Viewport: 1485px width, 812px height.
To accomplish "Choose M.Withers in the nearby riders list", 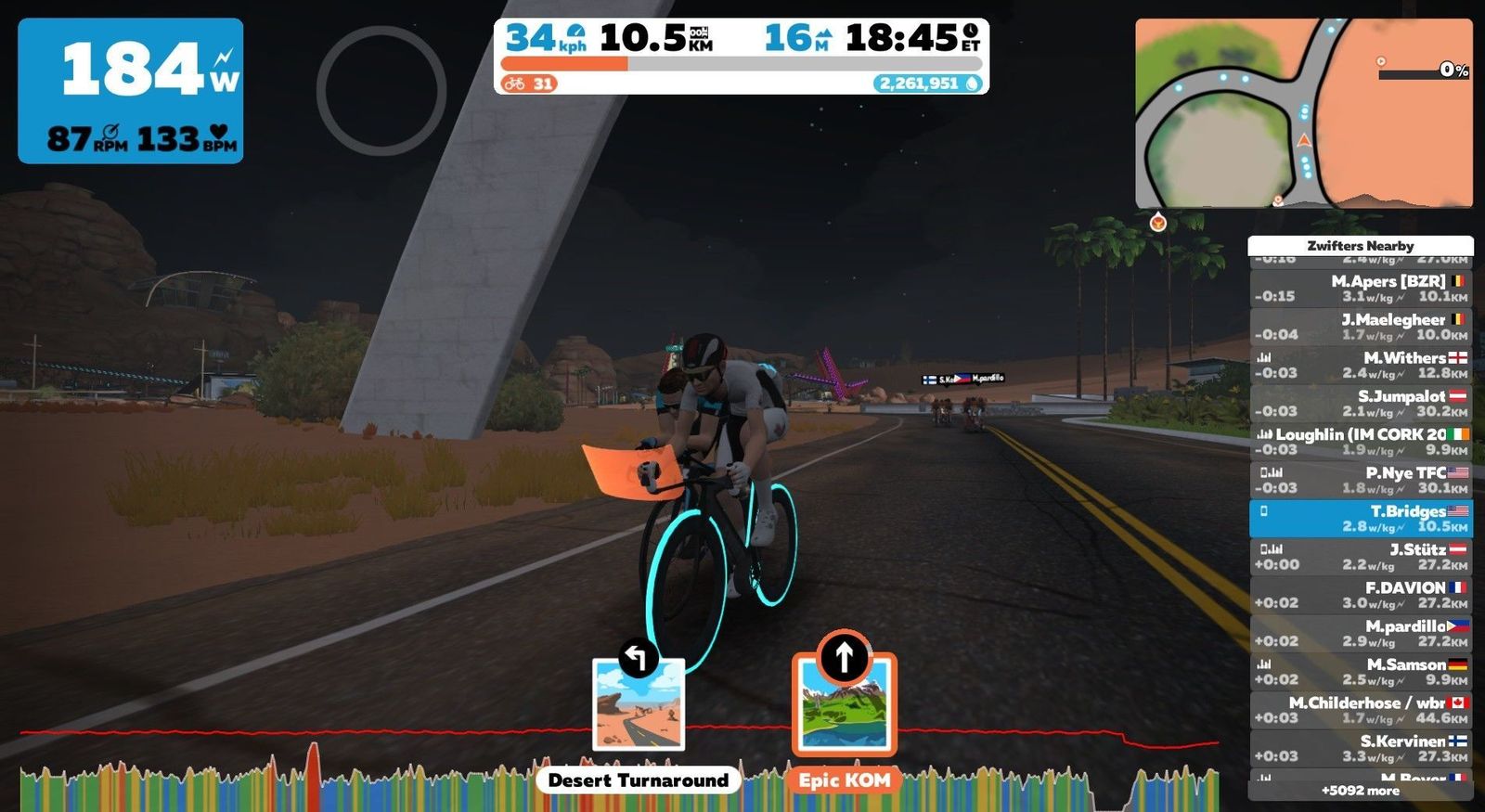I will click(x=1361, y=365).
